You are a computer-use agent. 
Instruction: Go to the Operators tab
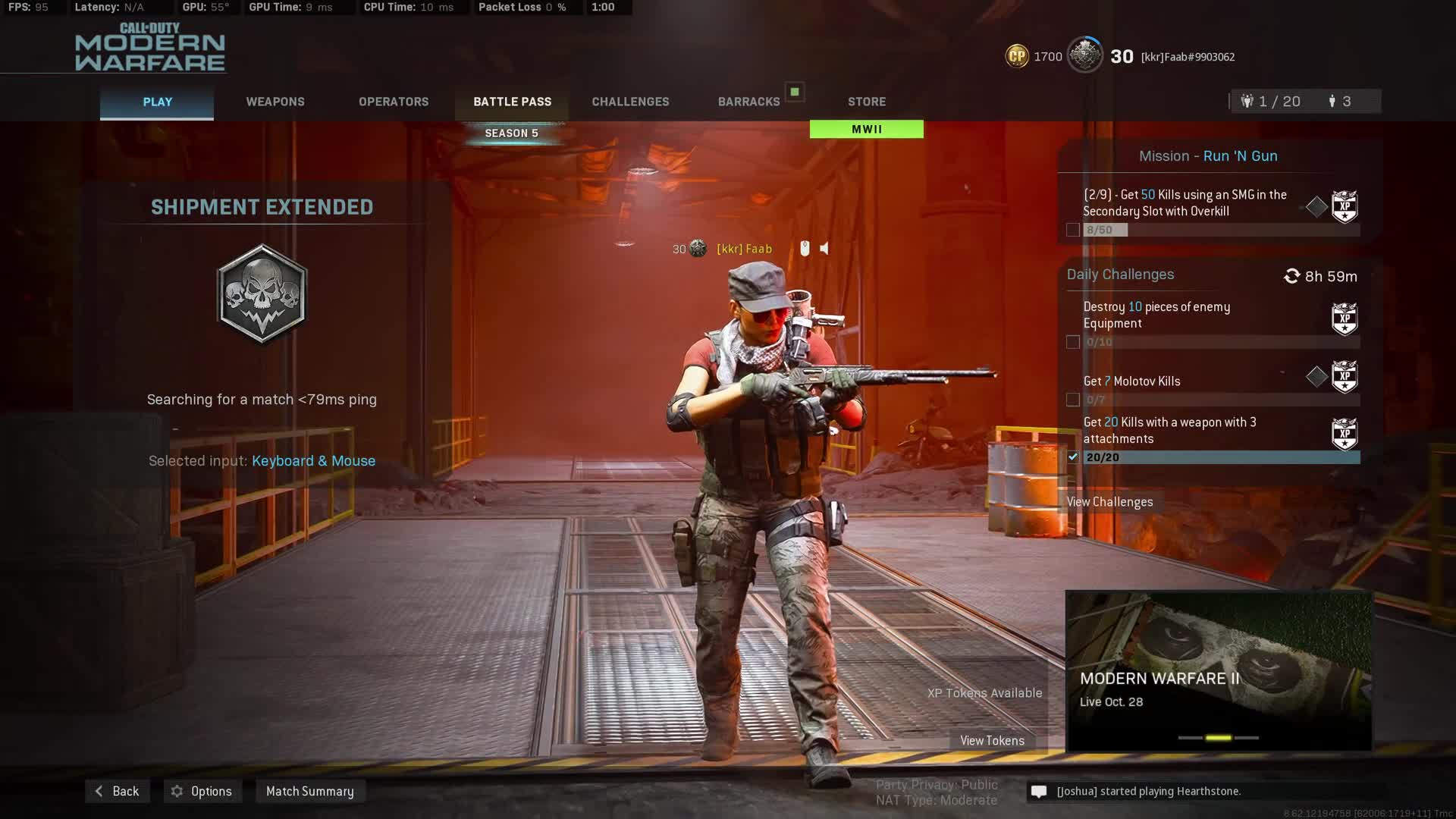click(394, 102)
